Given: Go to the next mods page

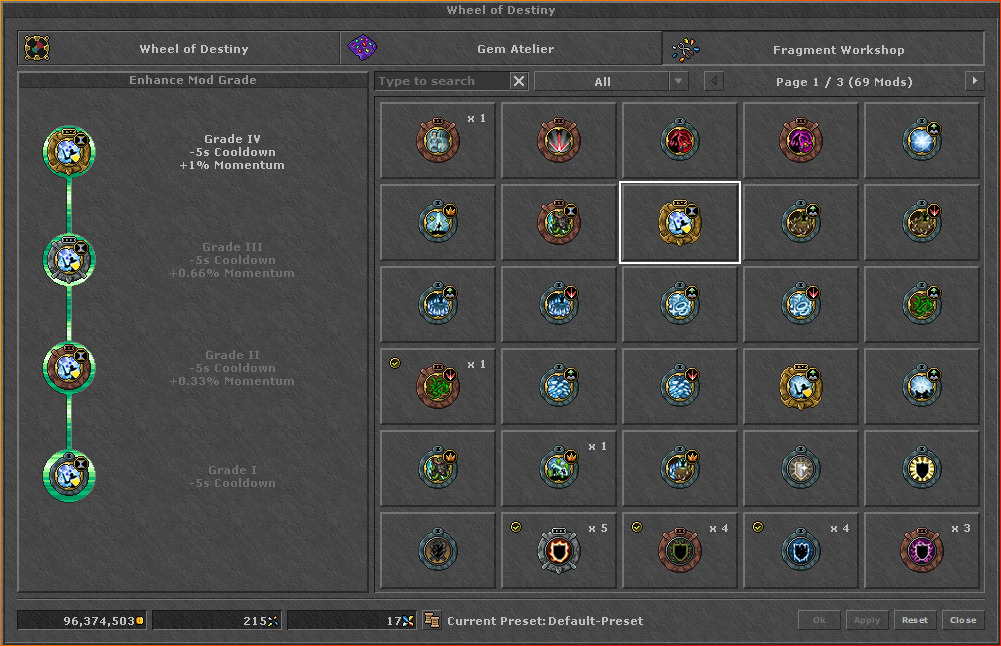Looking at the screenshot, I should 974,81.
